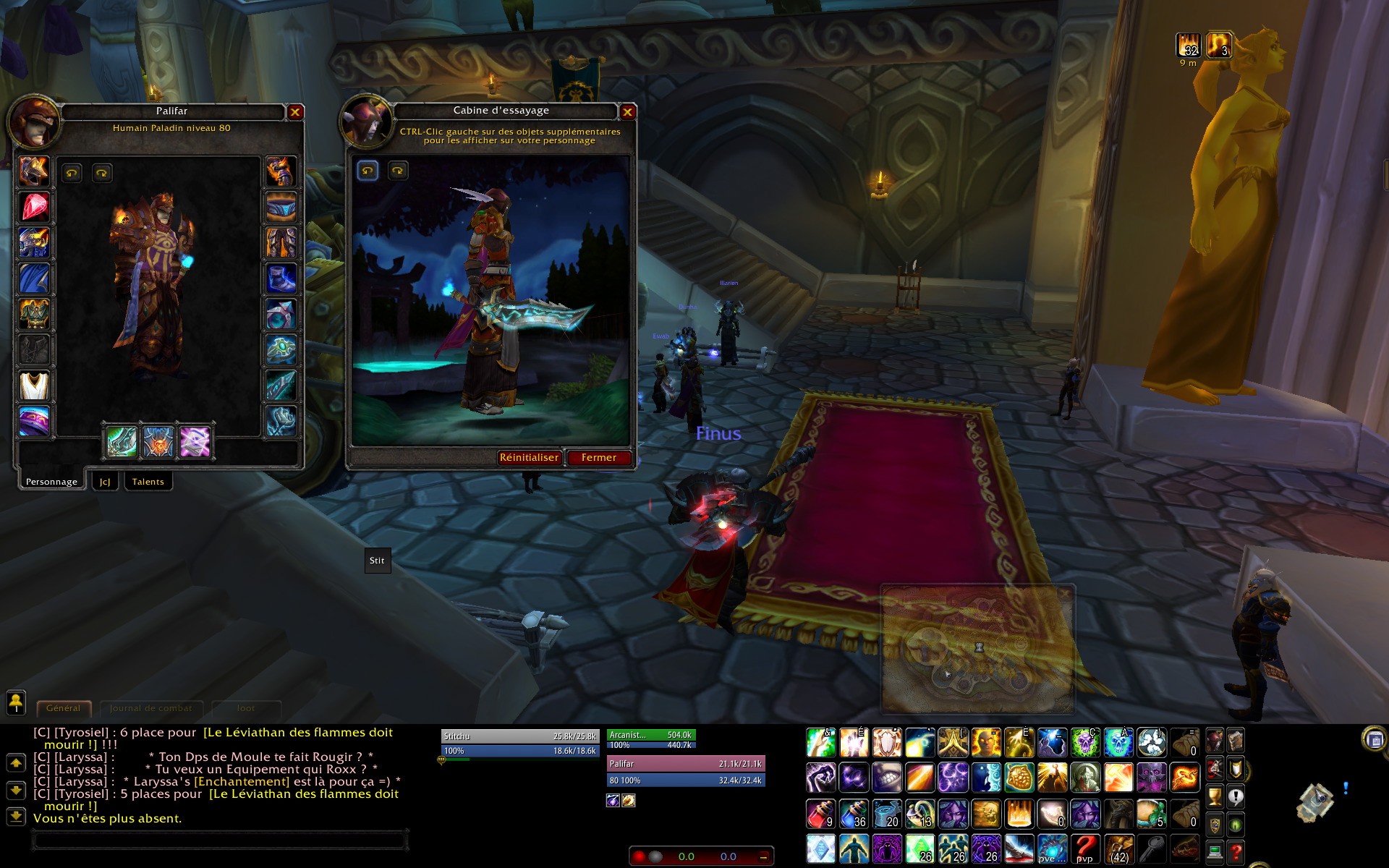Close the Palifar inspect window
This screenshot has height=868, width=1389.
click(295, 112)
